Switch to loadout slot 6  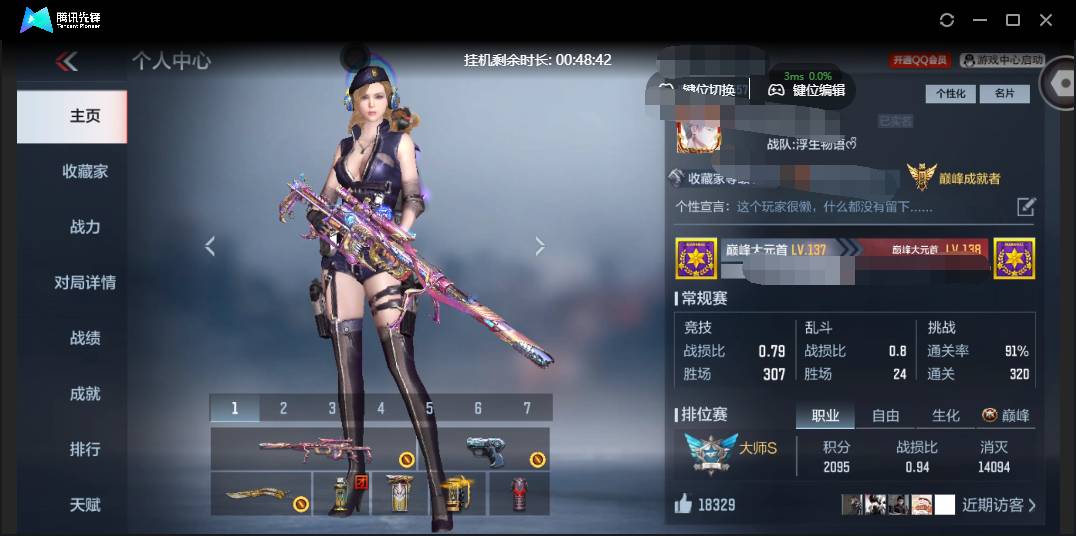pos(478,408)
